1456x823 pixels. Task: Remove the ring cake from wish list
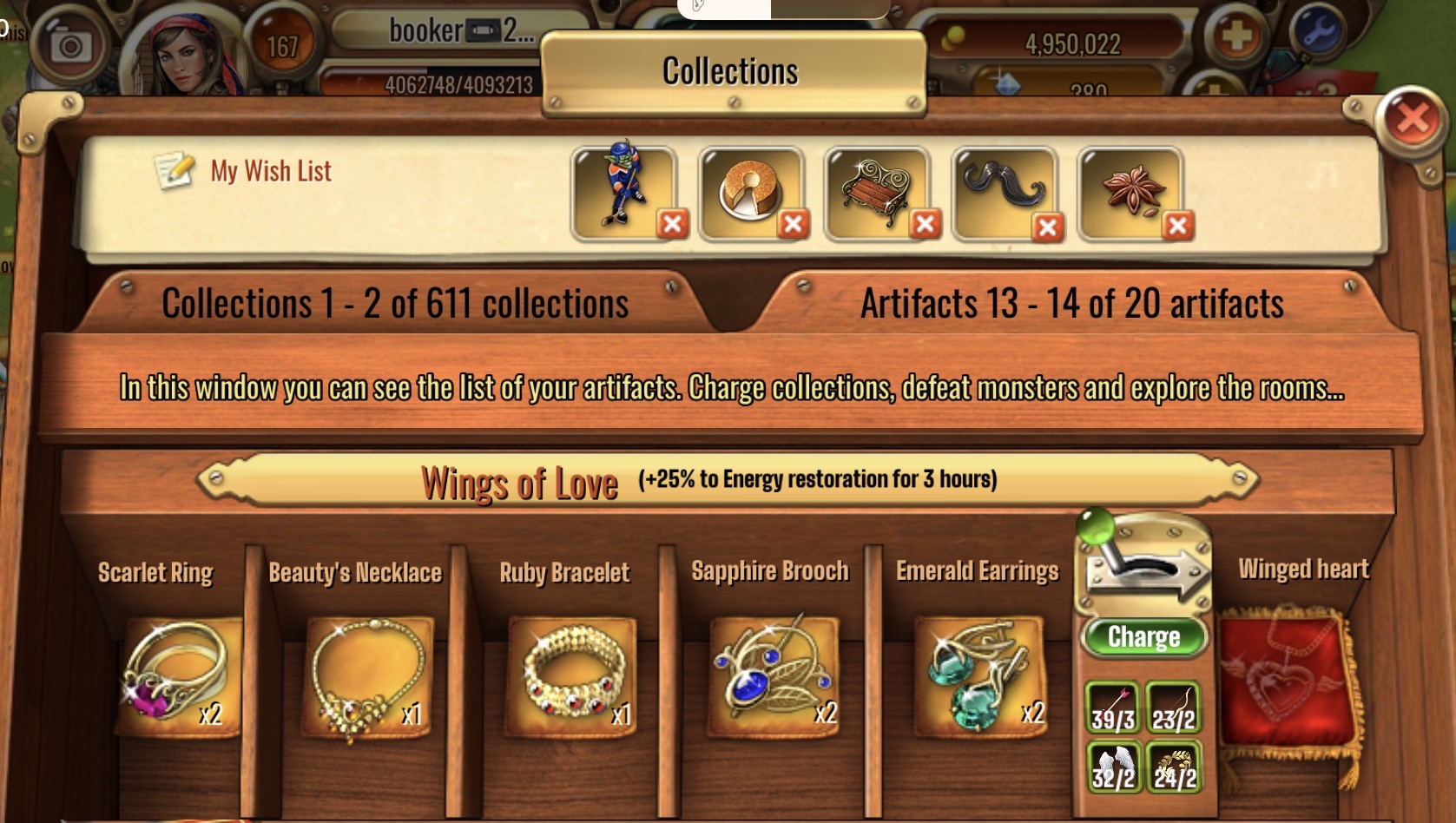792,225
